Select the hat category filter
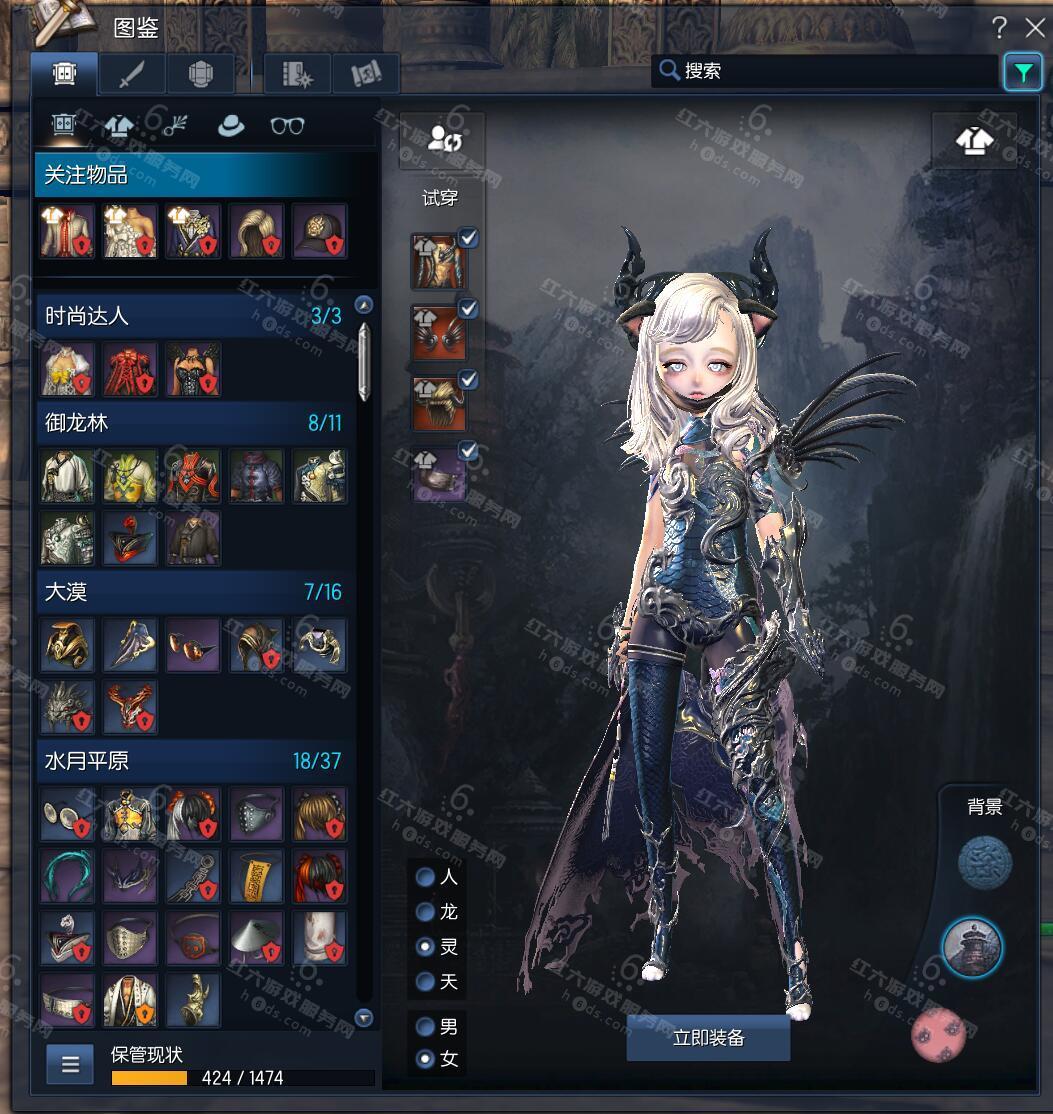 coord(232,126)
